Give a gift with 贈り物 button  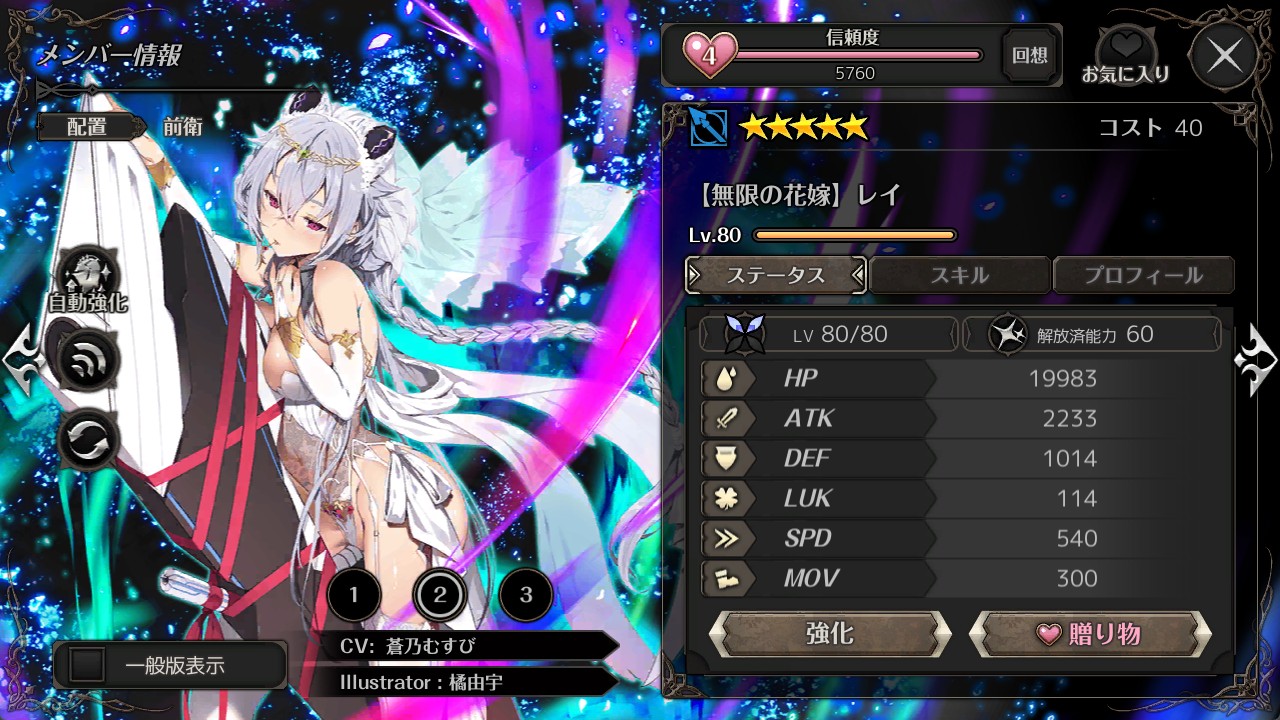coord(1090,634)
